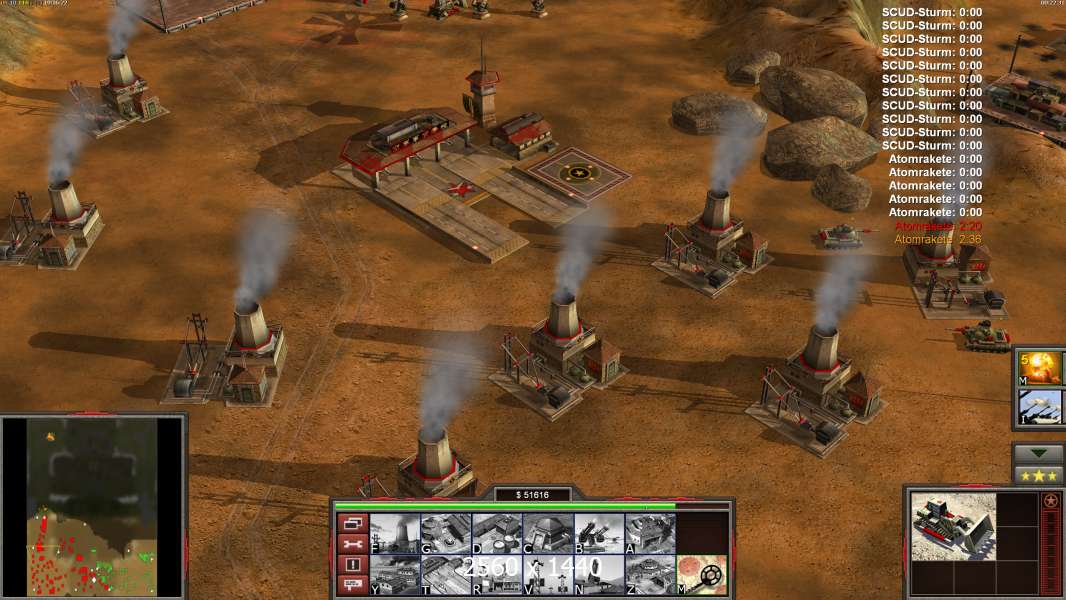This screenshot has height=600, width=1066.
Task: Choose the War Factory icon marked A
Action: click(x=650, y=534)
